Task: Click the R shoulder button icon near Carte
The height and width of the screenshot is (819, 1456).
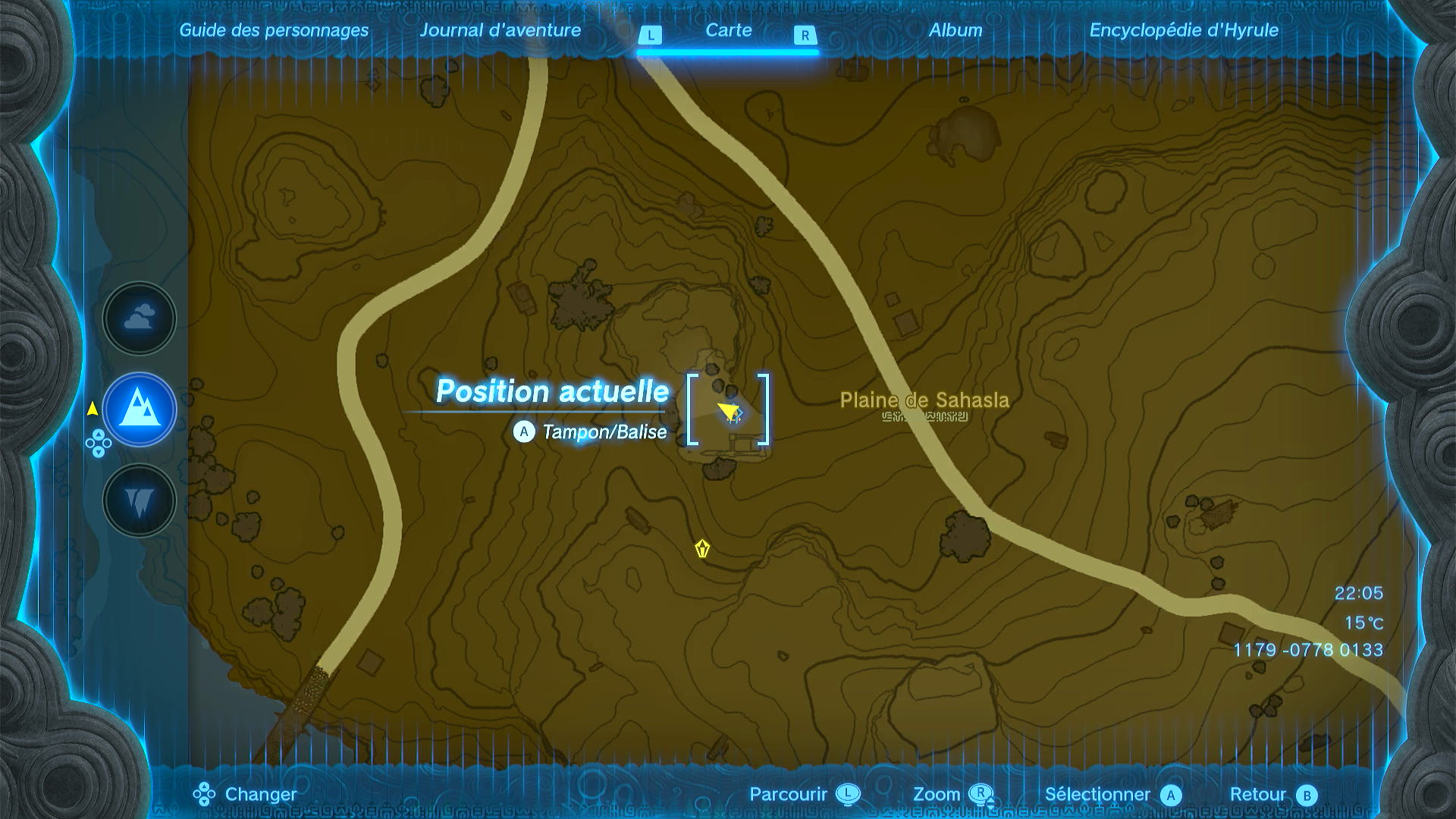Action: (804, 34)
